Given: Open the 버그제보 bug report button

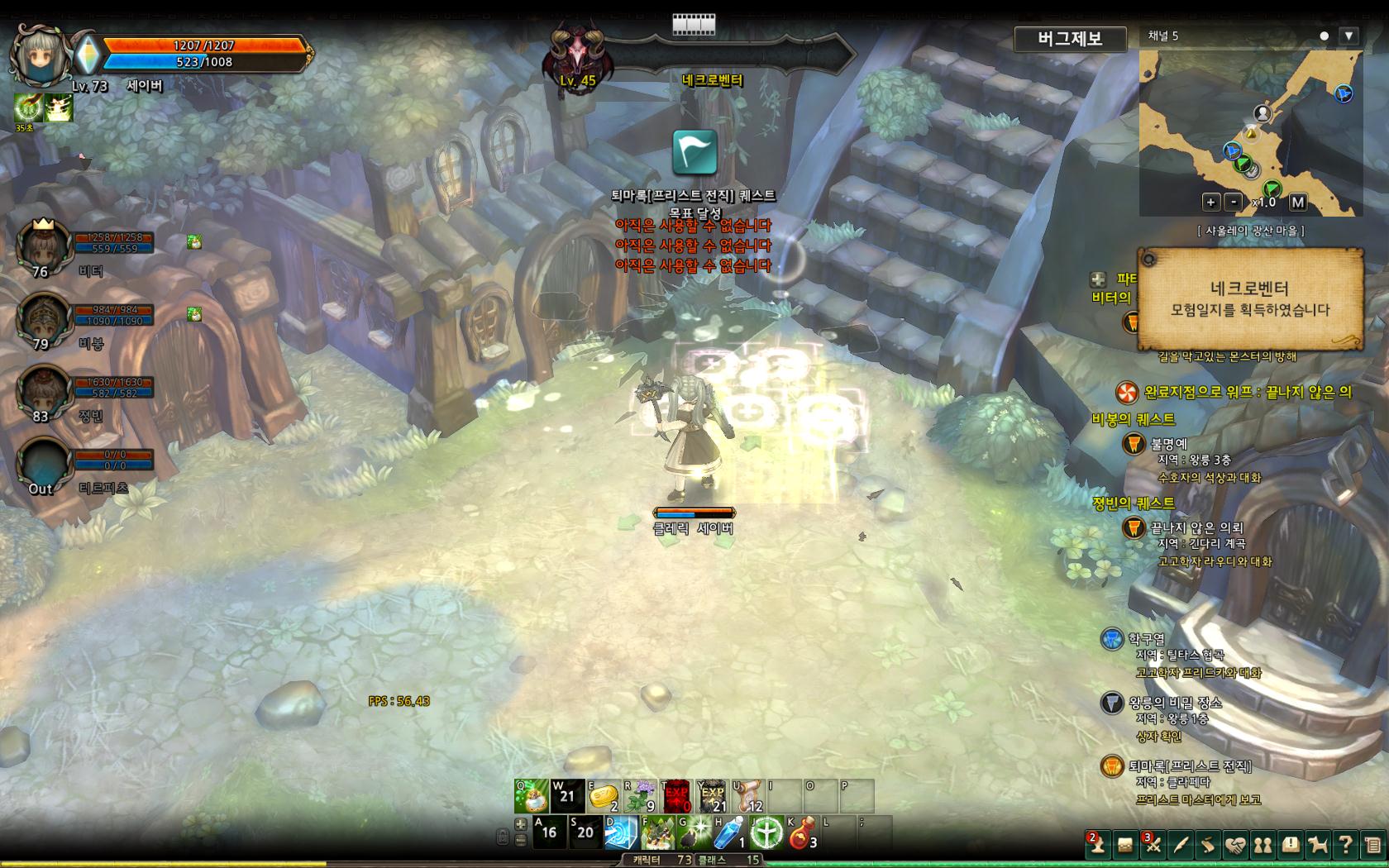Looking at the screenshot, I should (x=1070, y=39).
